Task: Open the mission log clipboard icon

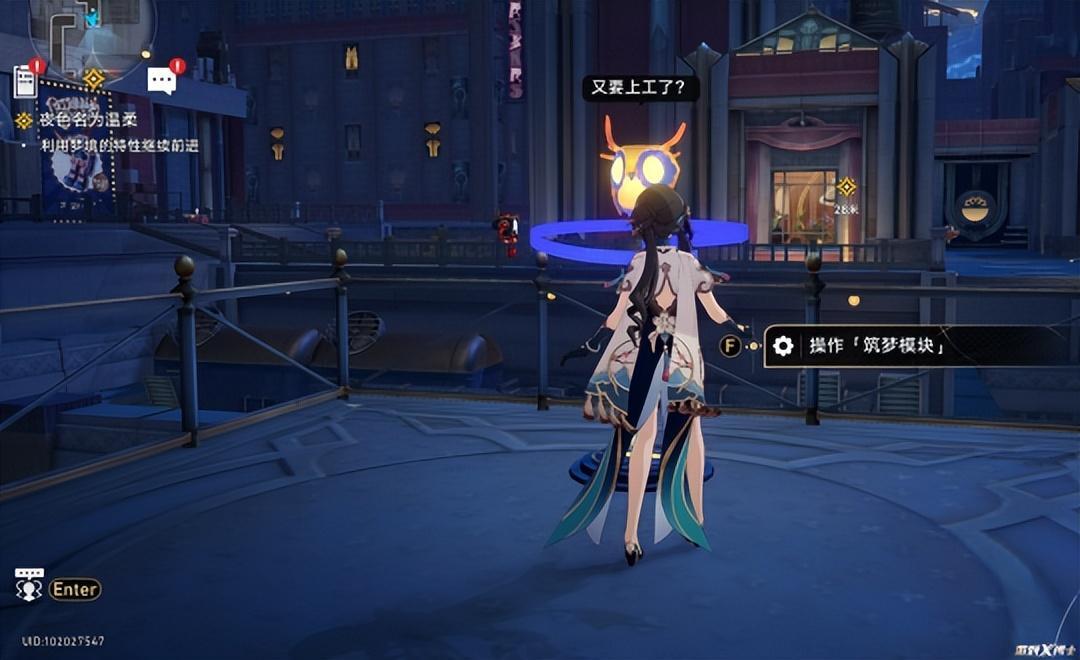Action: pyautogui.click(x=26, y=82)
